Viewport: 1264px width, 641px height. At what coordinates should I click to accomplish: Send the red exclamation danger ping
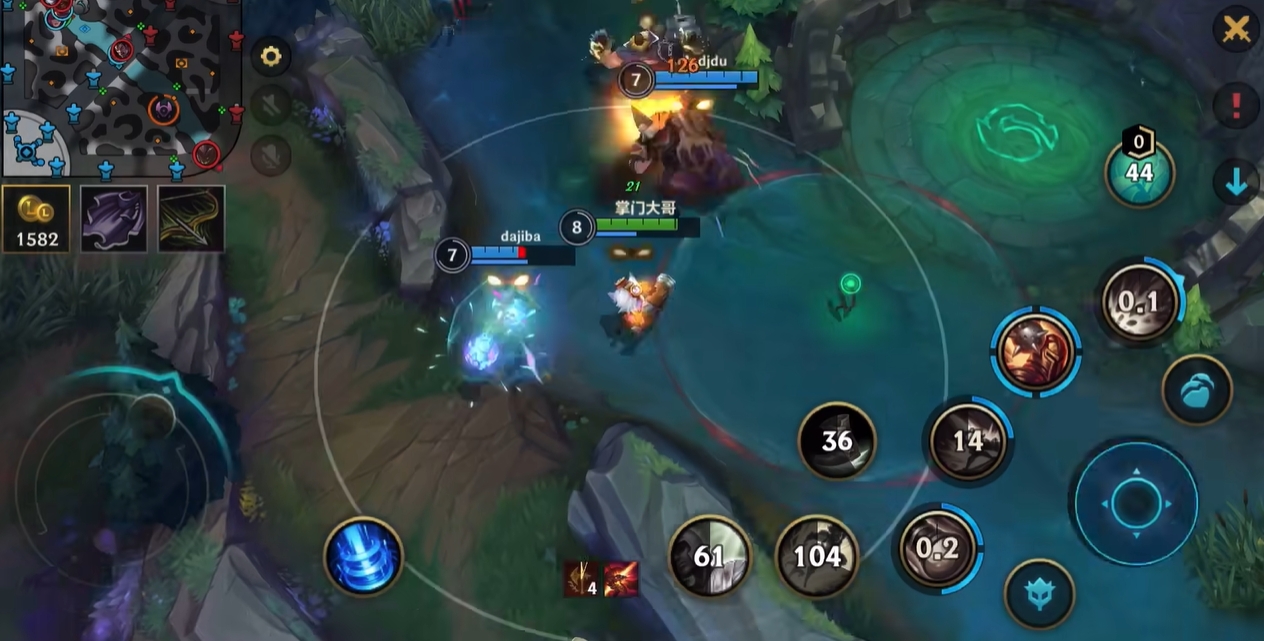point(1236,105)
